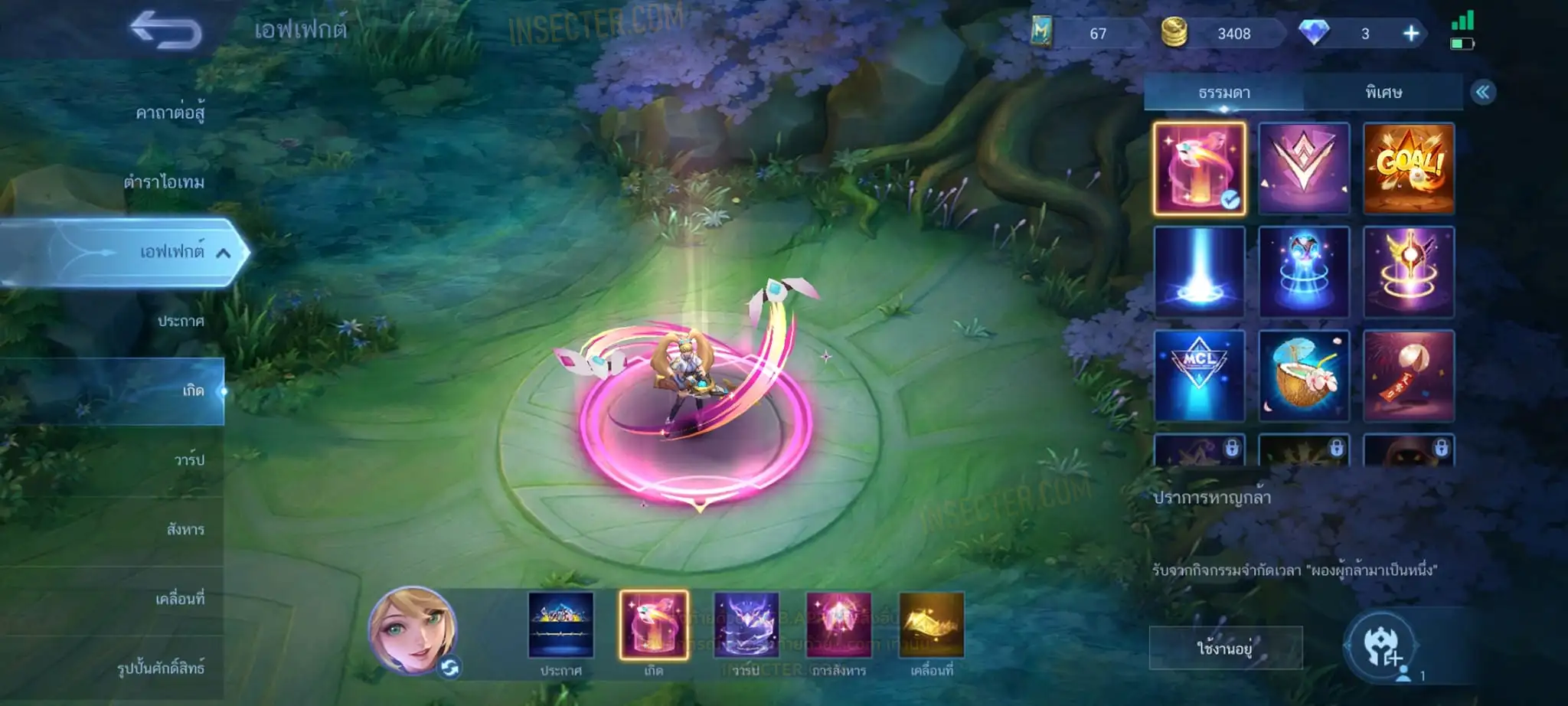This screenshot has width=1568, height=706.
Task: Select the เคลื่อนที่ sidebar sub-item
Action: 180,599
